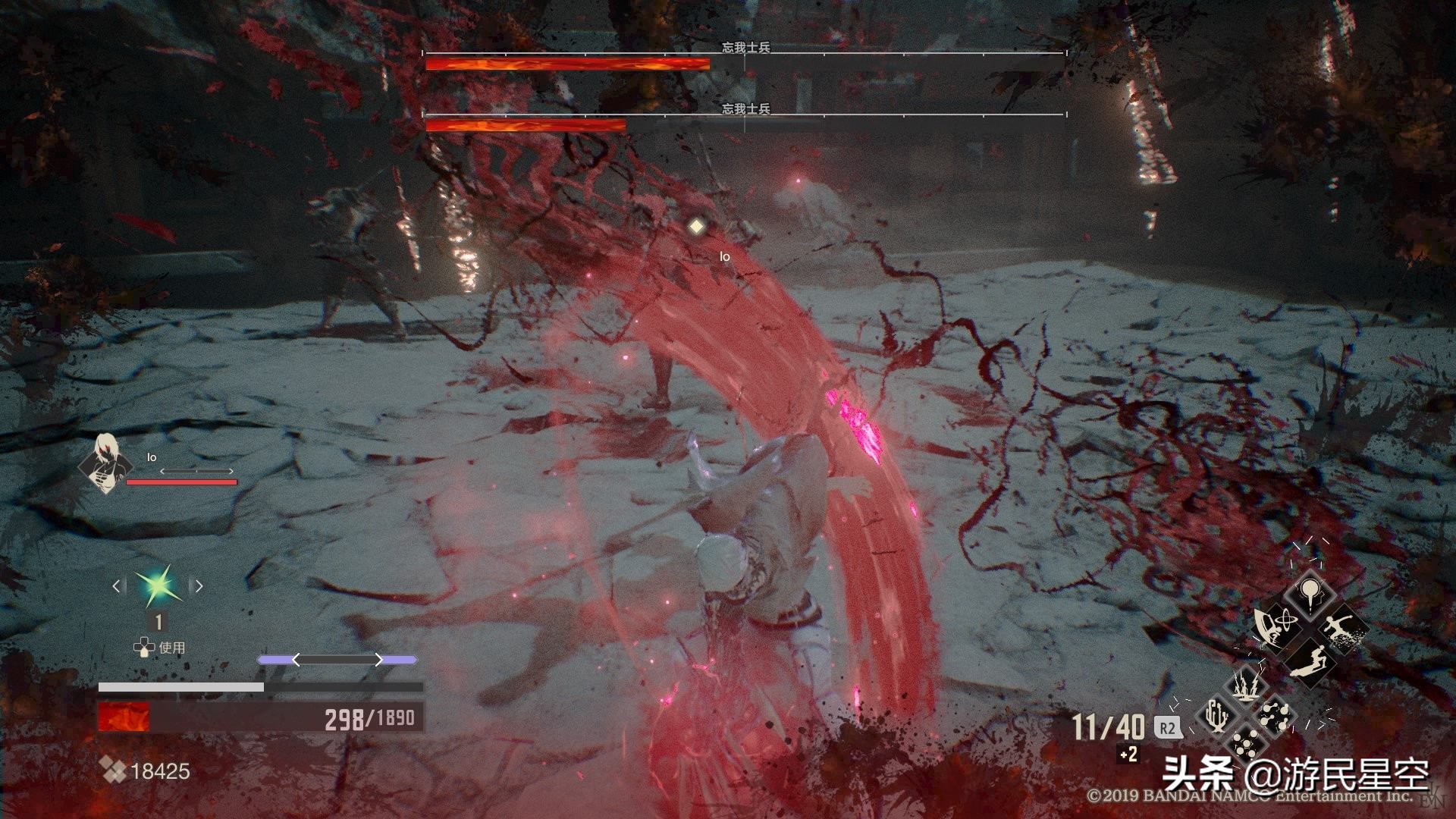Select the green star item slot
Image resolution: width=1456 pixels, height=819 pixels.
click(x=158, y=585)
